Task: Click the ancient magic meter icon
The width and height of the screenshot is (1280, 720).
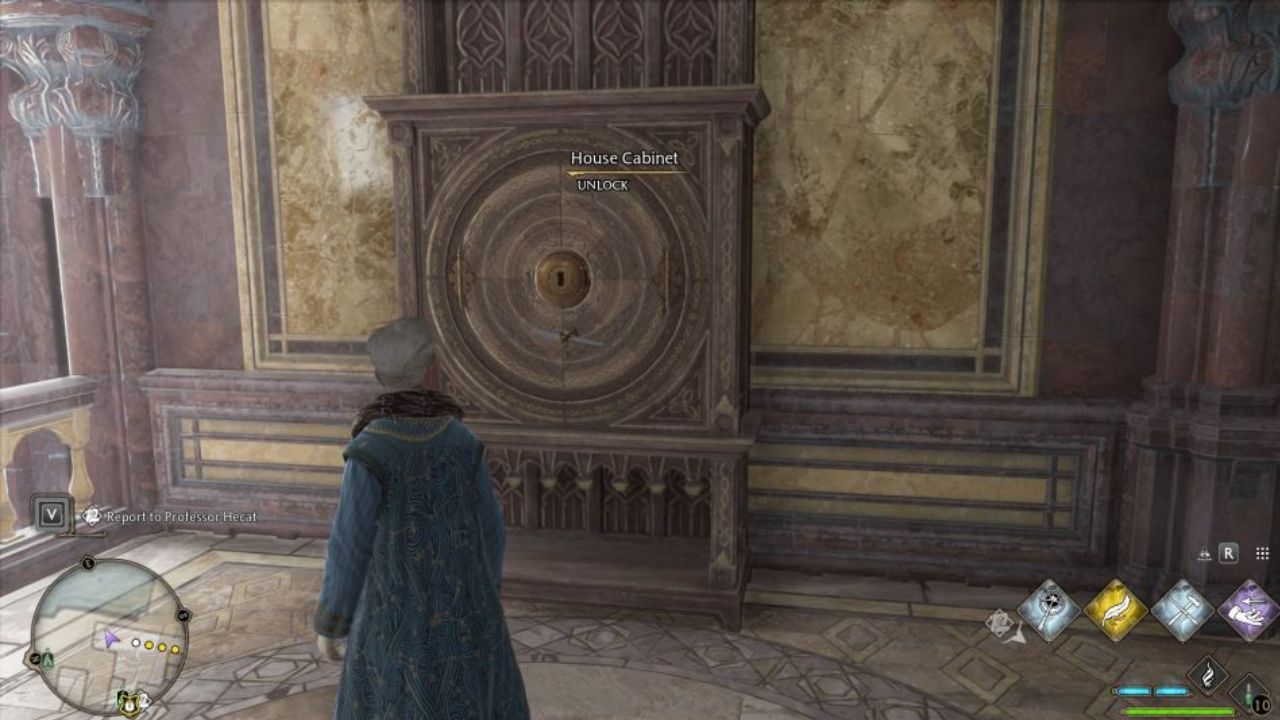Action: pos(1151,690)
